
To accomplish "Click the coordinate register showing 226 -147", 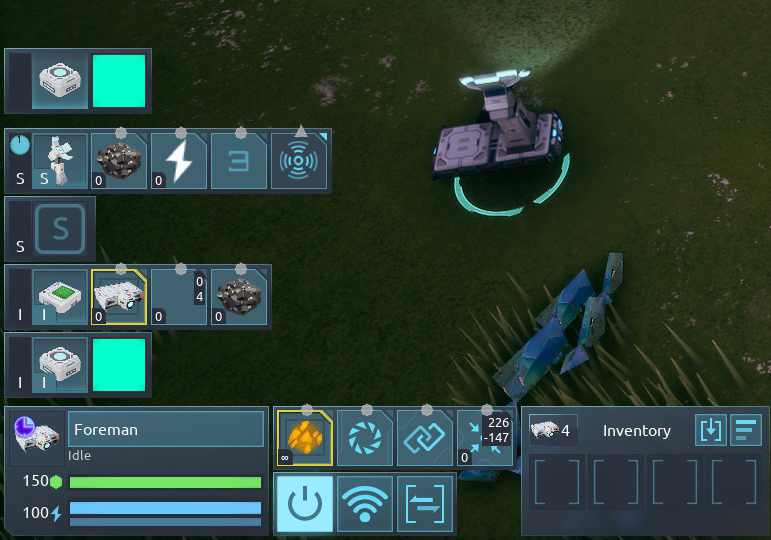I will coord(485,438).
